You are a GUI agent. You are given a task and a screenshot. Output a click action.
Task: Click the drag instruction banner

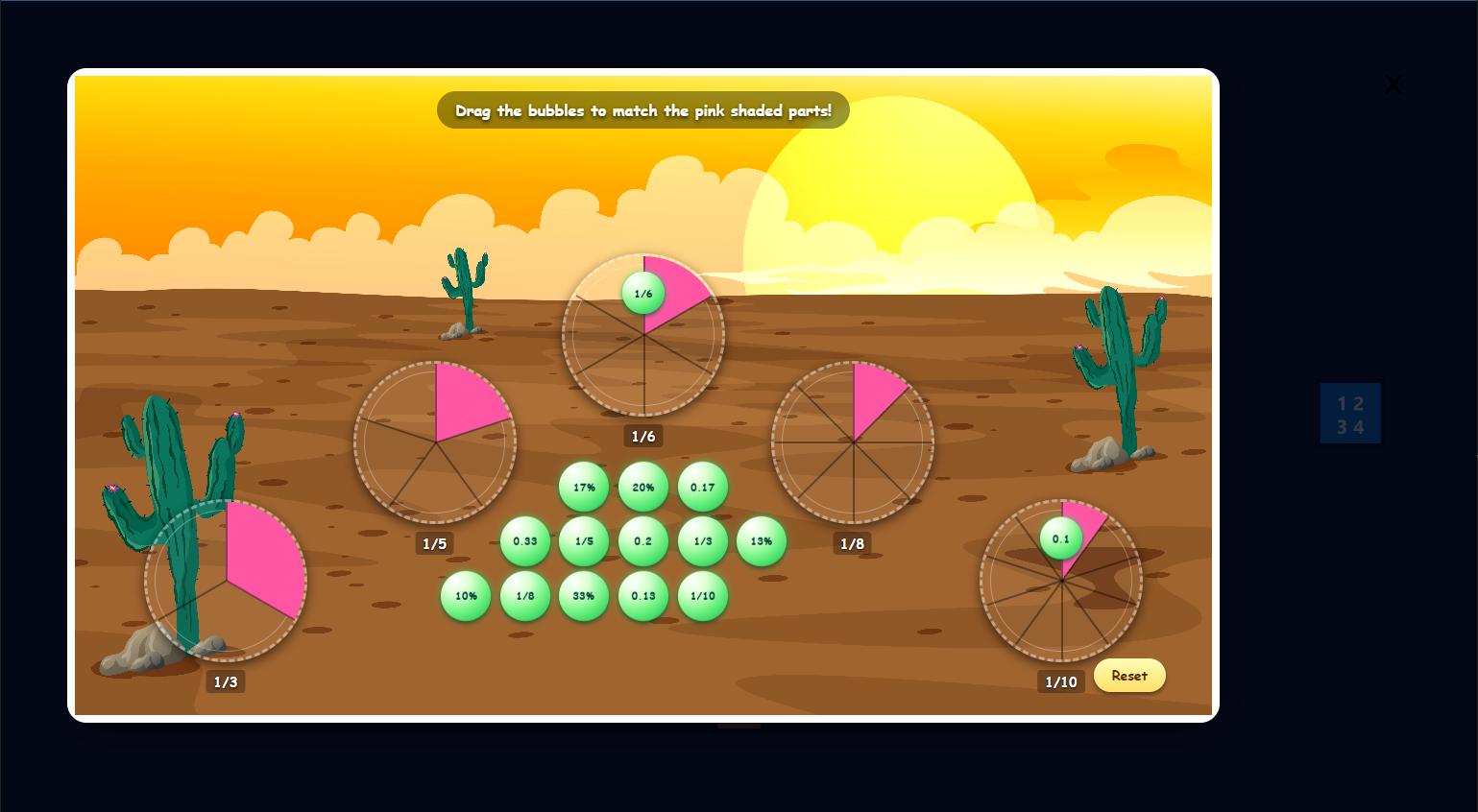643,109
